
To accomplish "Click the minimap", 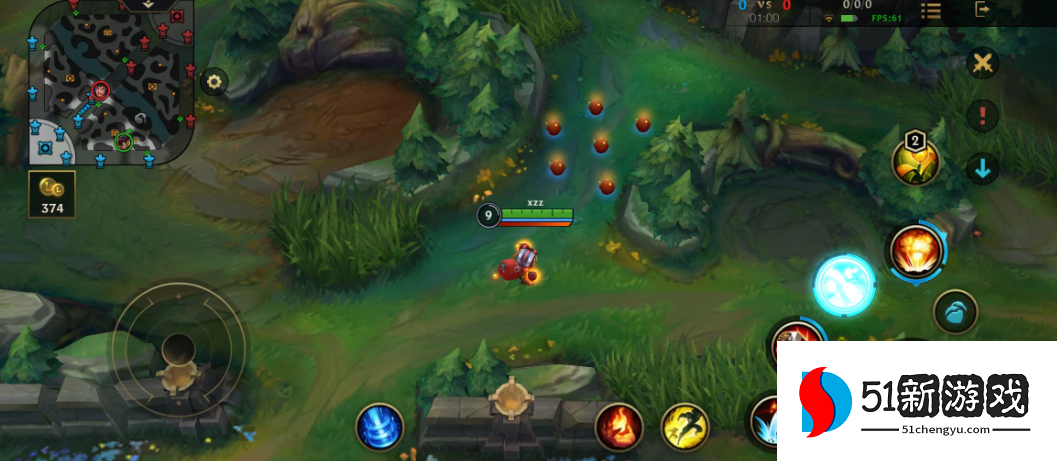I will pos(110,84).
